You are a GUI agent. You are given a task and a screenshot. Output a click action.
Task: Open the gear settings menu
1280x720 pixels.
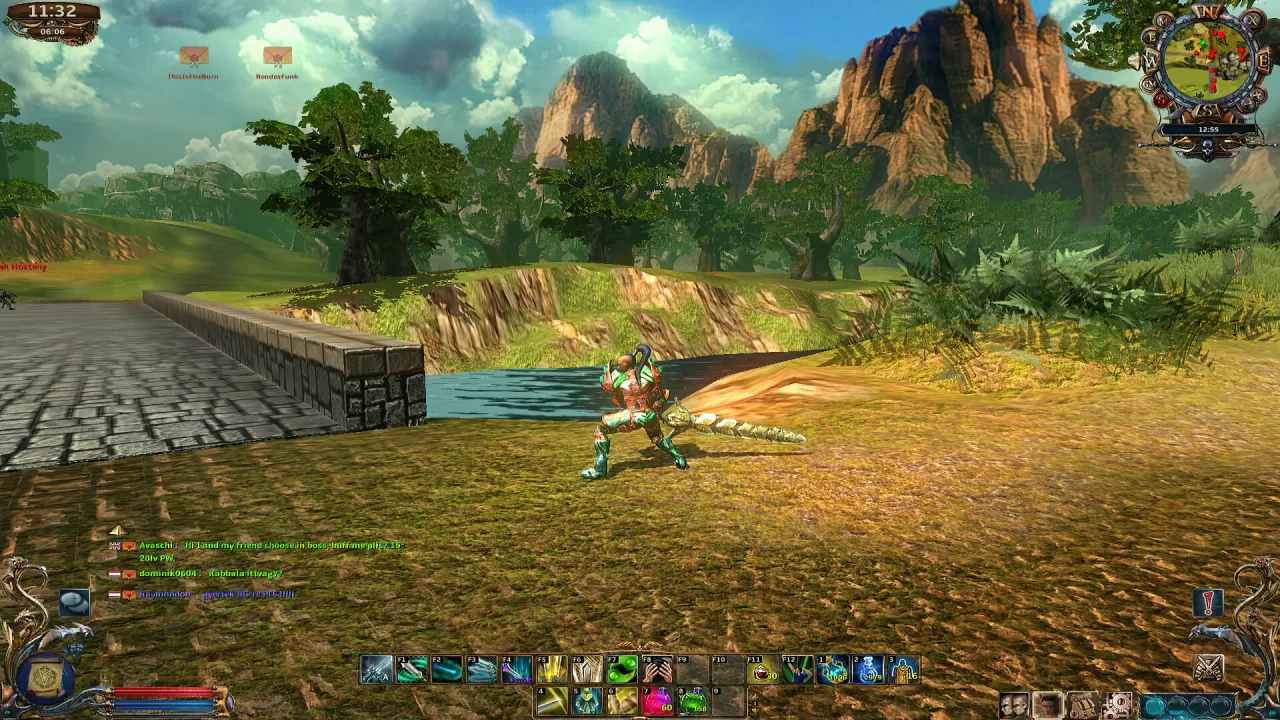1118,706
